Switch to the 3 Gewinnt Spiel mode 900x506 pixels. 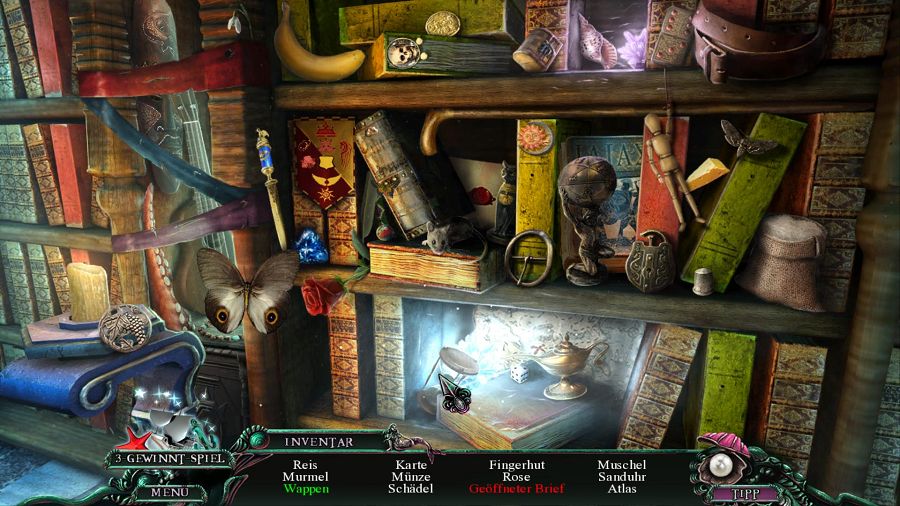[166, 459]
